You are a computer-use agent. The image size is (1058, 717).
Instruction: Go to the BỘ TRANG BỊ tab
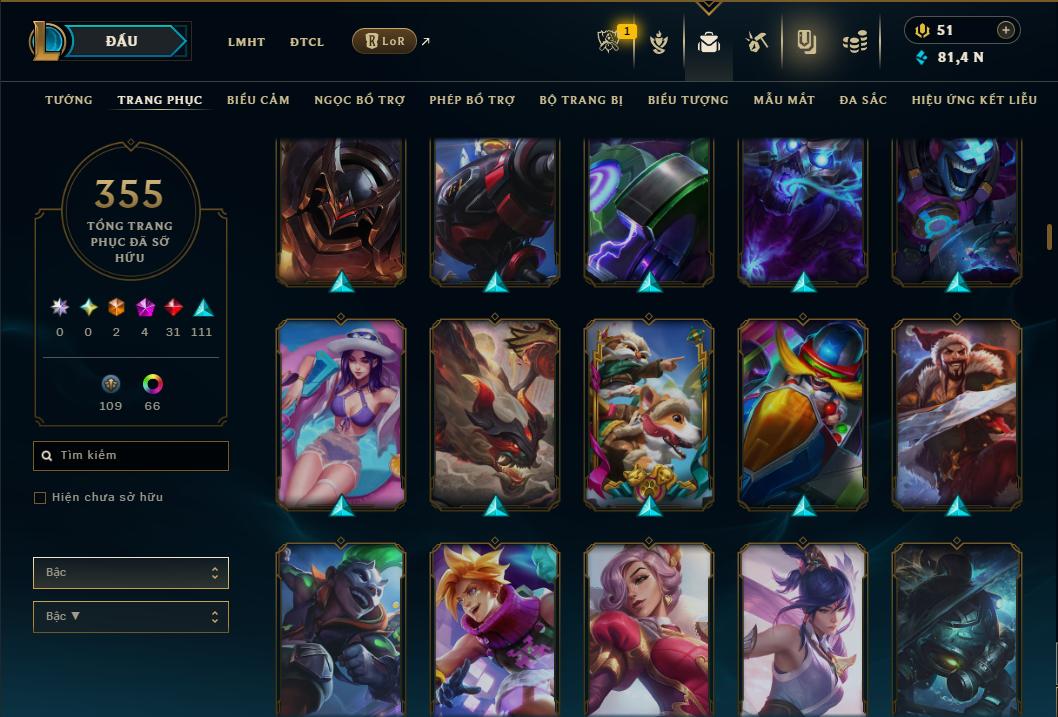tap(581, 100)
